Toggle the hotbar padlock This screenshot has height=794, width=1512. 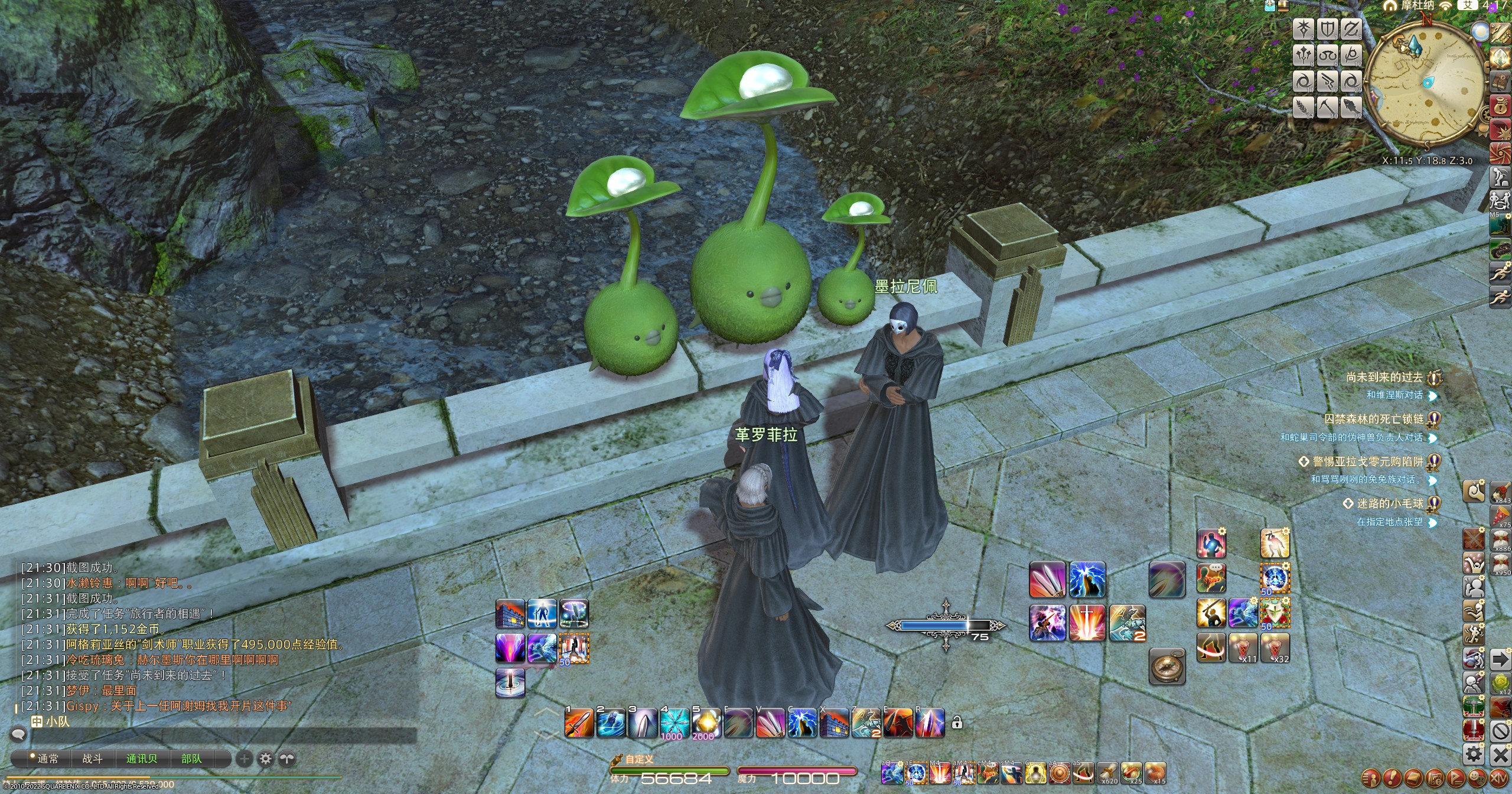(x=957, y=723)
